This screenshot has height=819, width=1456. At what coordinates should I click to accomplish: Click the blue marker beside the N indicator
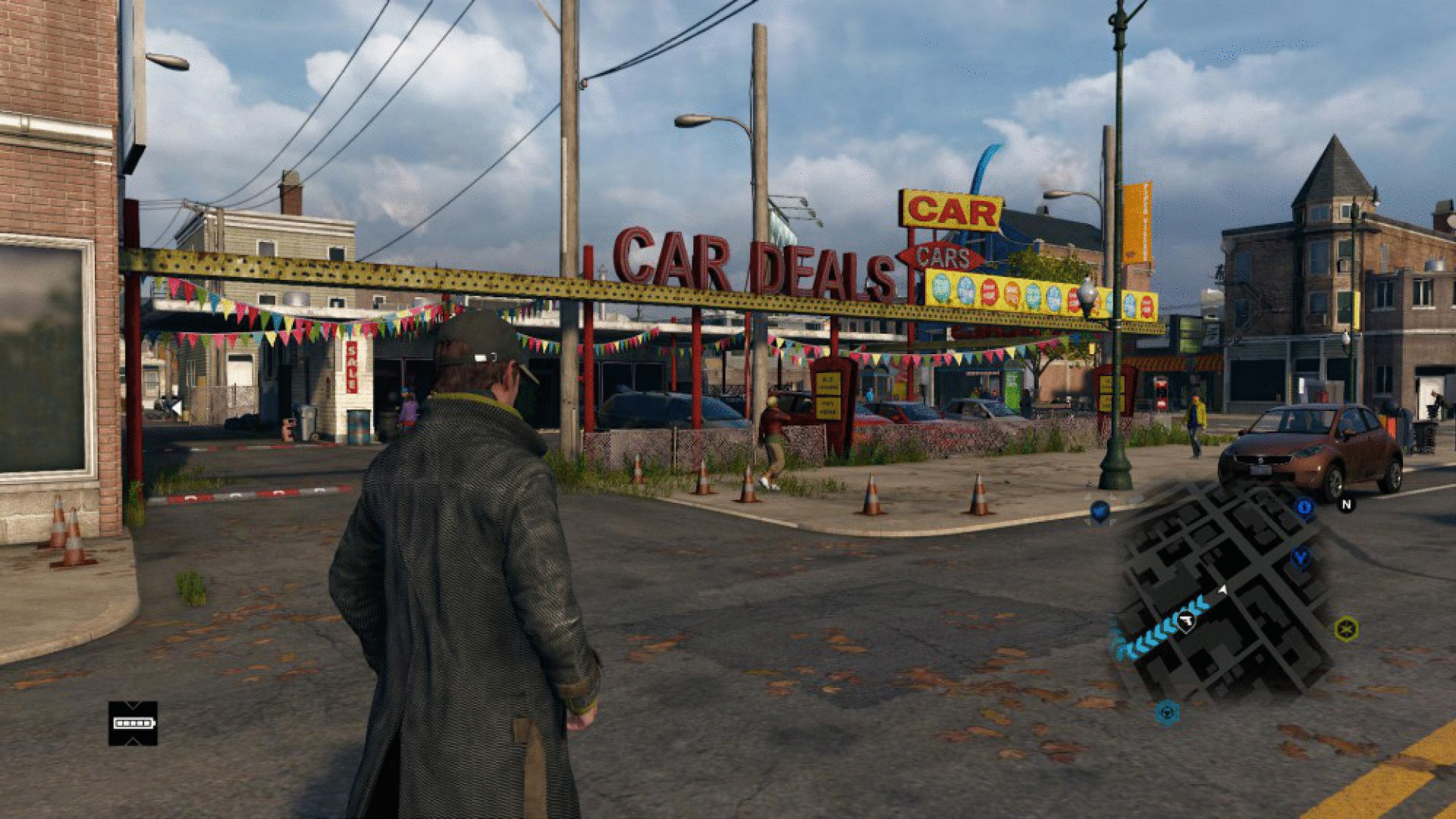coord(1304,507)
